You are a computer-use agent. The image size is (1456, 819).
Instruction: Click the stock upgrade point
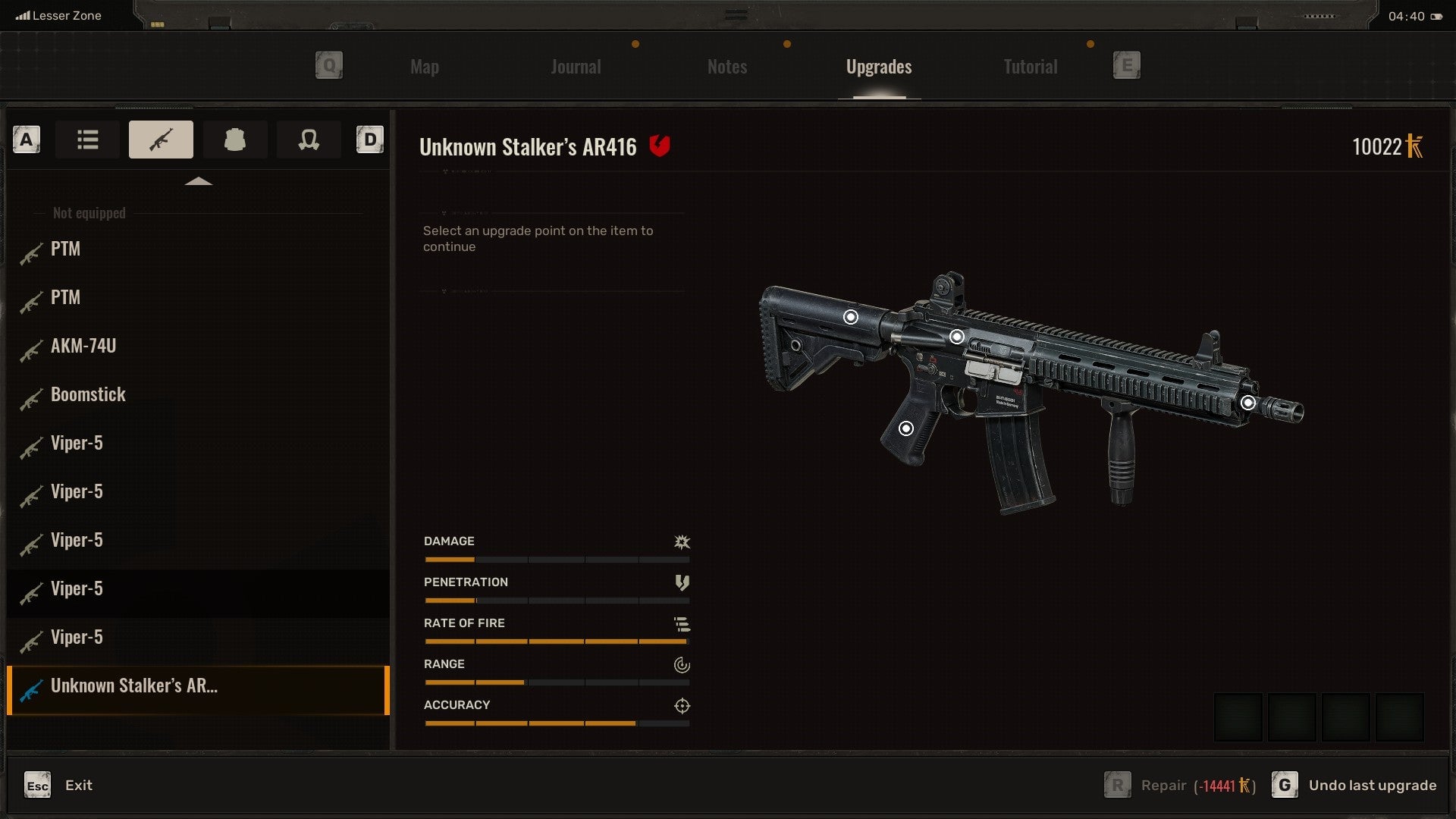(851, 317)
